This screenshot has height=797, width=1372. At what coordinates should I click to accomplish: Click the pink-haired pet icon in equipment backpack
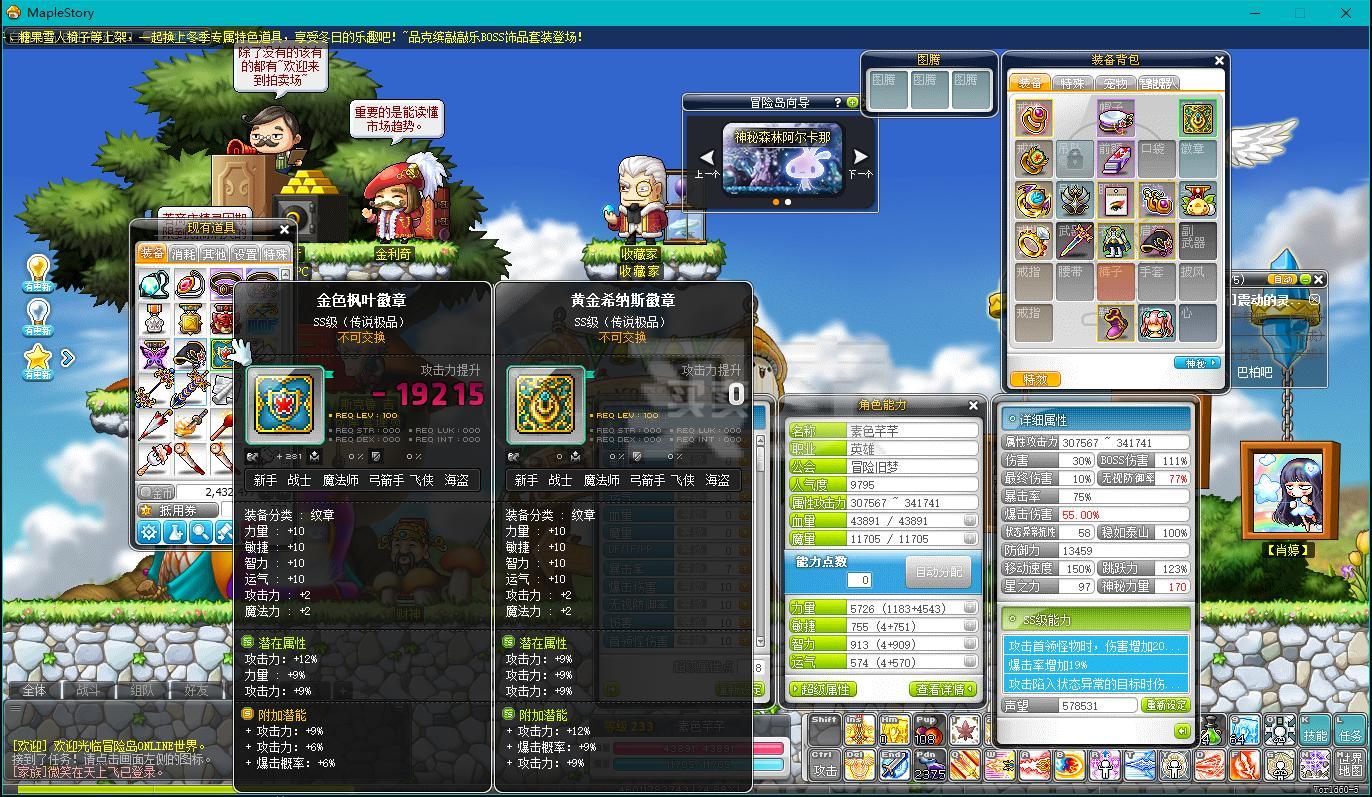[1155, 322]
